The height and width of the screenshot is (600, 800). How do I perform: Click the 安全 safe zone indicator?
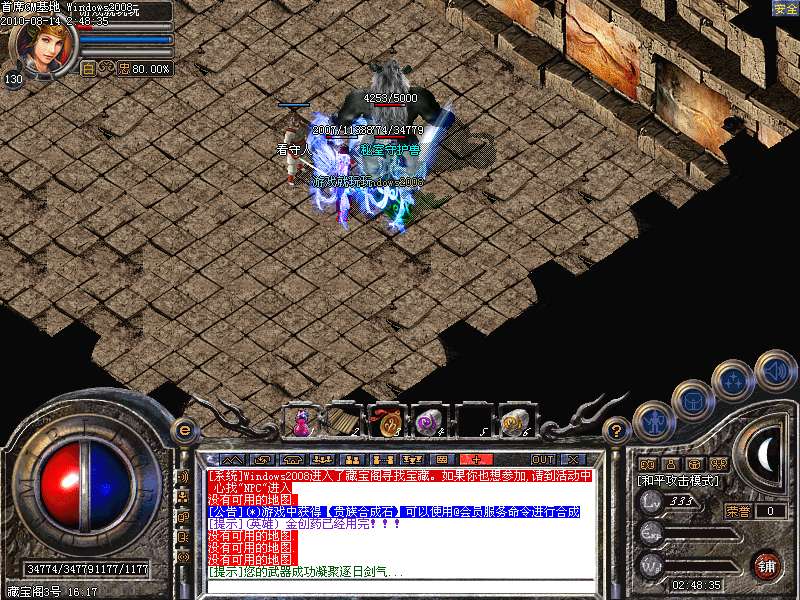(785, 8)
